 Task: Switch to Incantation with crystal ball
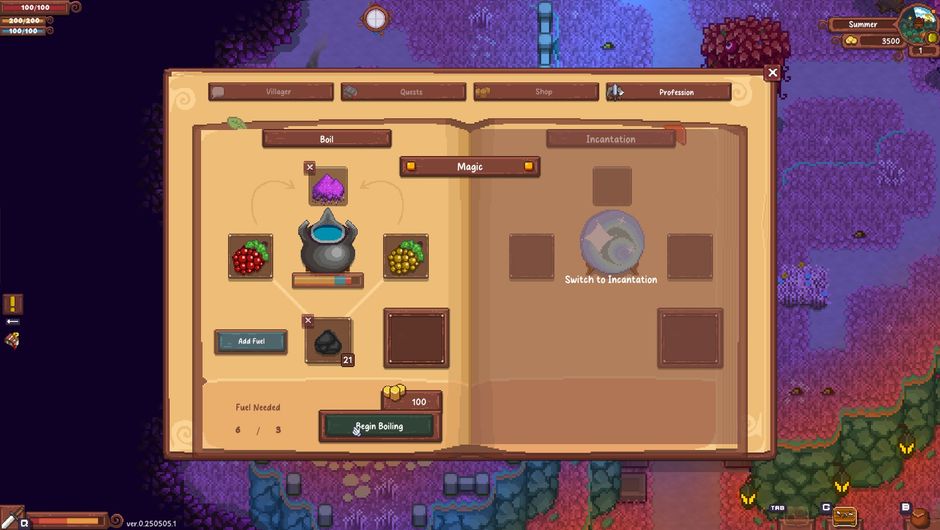click(x=611, y=244)
